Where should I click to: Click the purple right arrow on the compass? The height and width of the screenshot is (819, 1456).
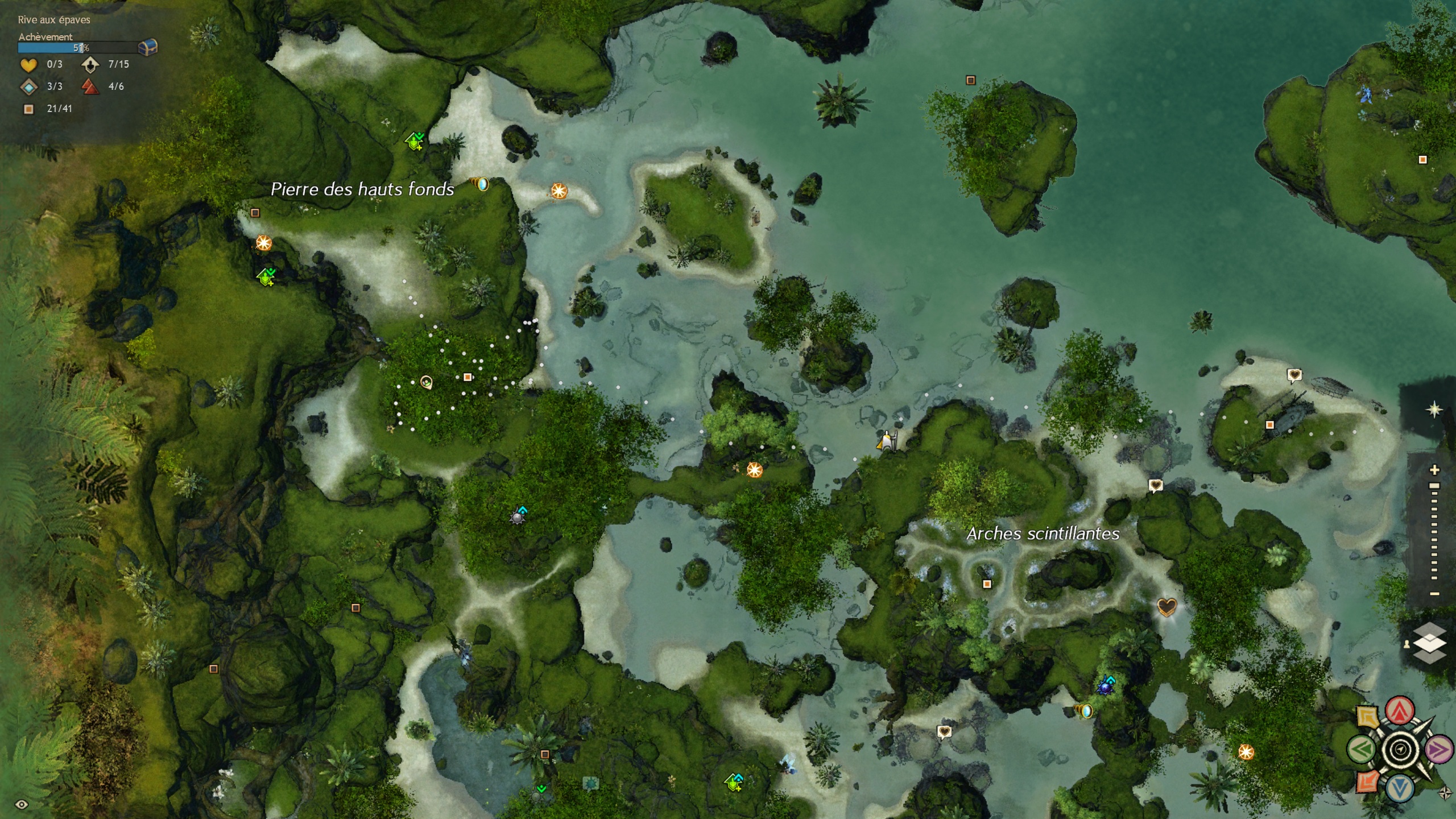point(1439,750)
